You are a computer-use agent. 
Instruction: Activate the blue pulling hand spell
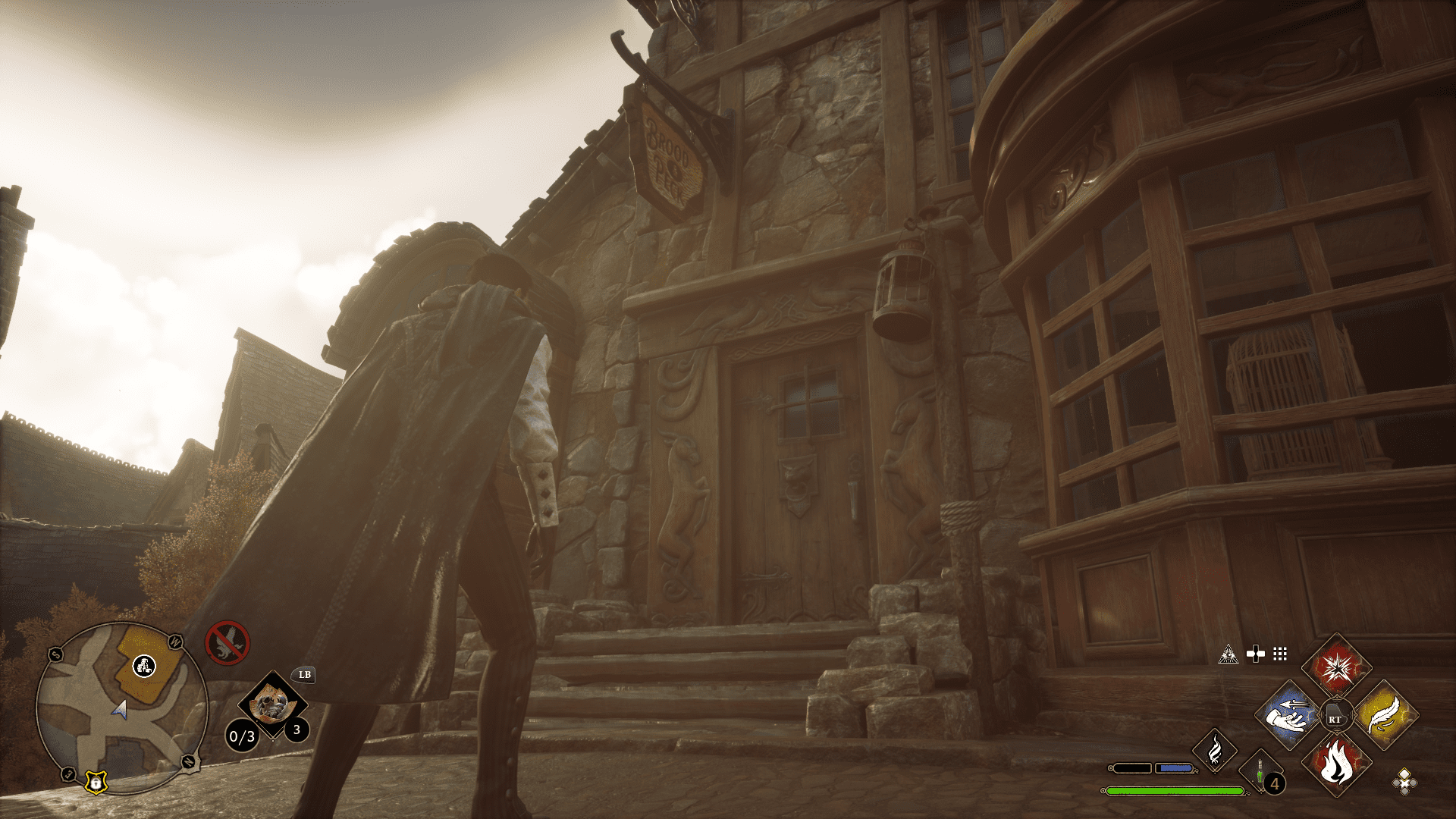tap(1288, 715)
